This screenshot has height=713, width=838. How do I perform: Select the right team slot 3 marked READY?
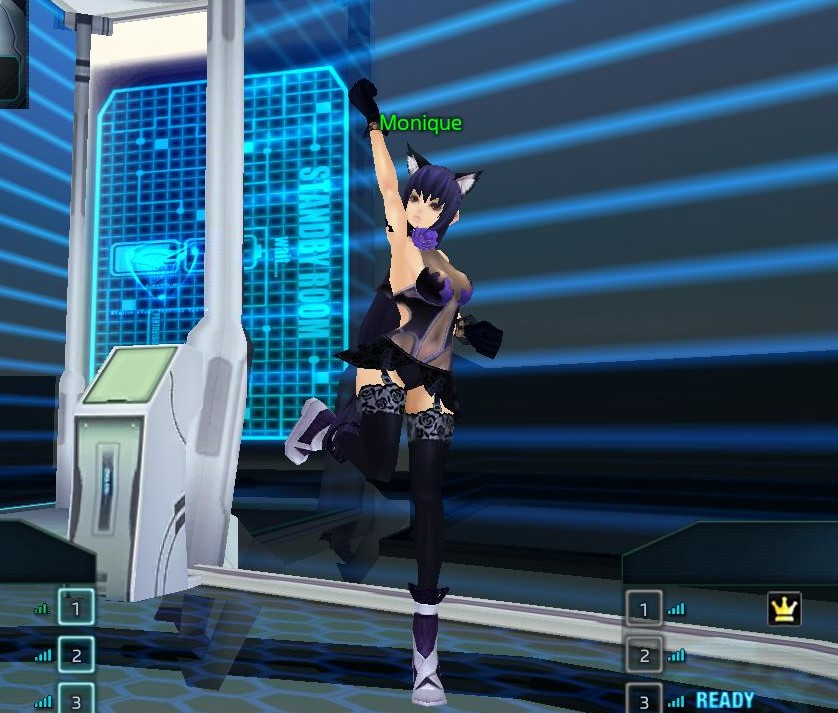tap(644, 699)
